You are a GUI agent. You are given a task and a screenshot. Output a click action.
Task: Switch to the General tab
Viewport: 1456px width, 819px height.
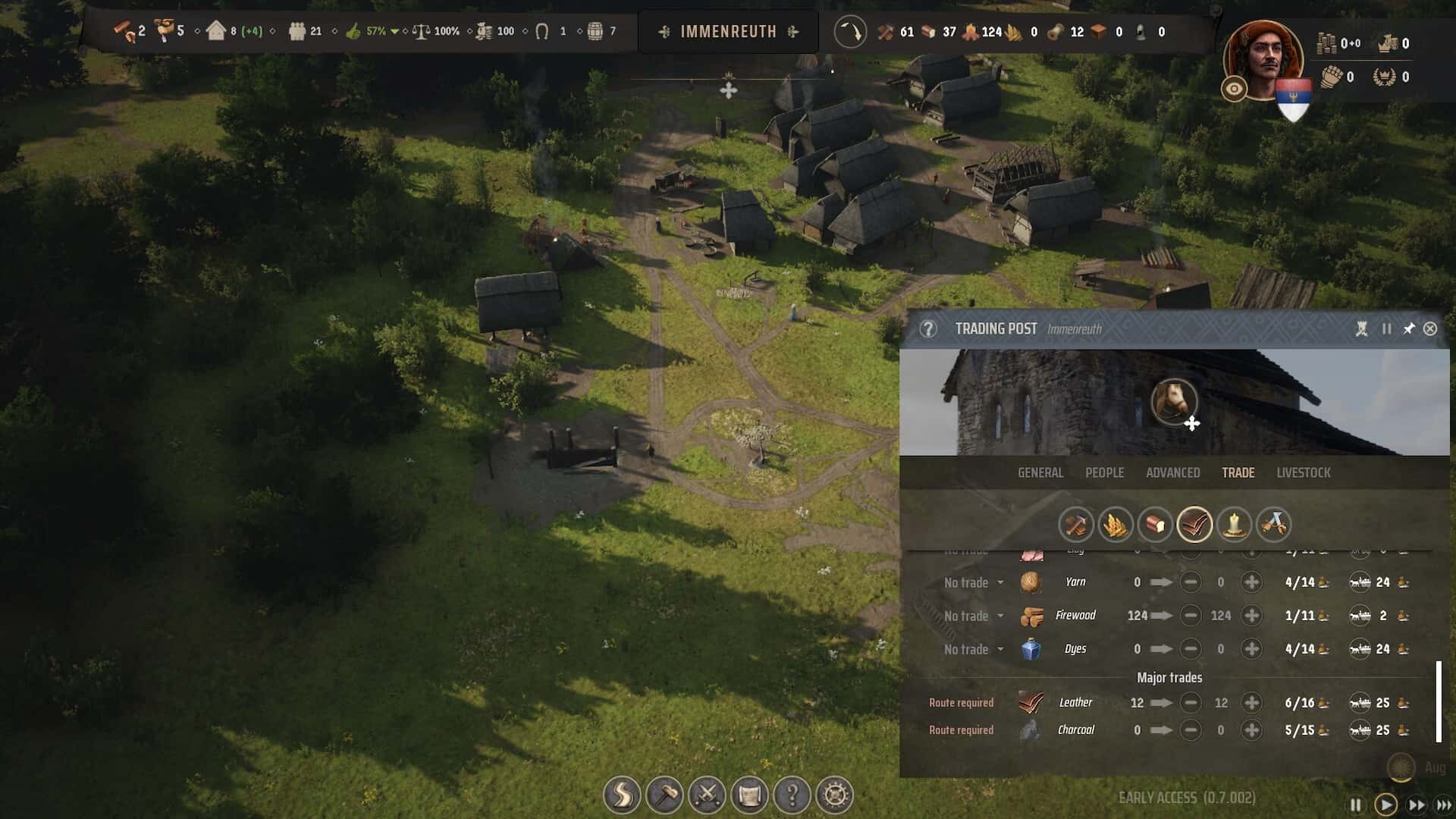(x=1040, y=472)
